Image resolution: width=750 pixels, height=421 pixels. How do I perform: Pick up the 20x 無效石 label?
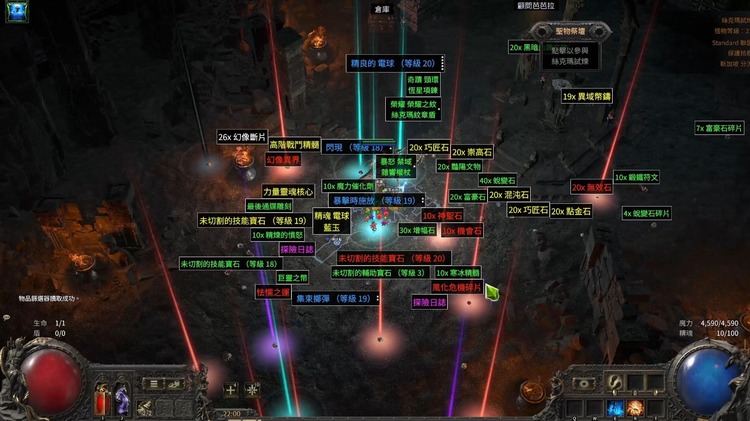[591, 187]
